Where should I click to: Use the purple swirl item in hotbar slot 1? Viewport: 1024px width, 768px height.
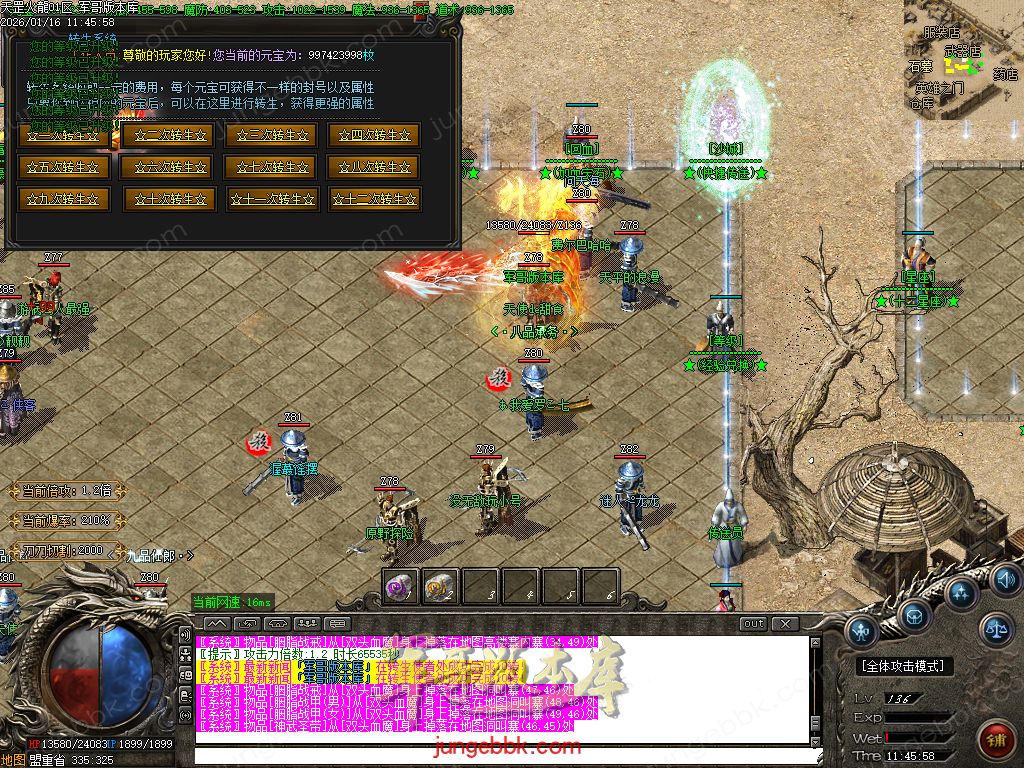click(401, 587)
